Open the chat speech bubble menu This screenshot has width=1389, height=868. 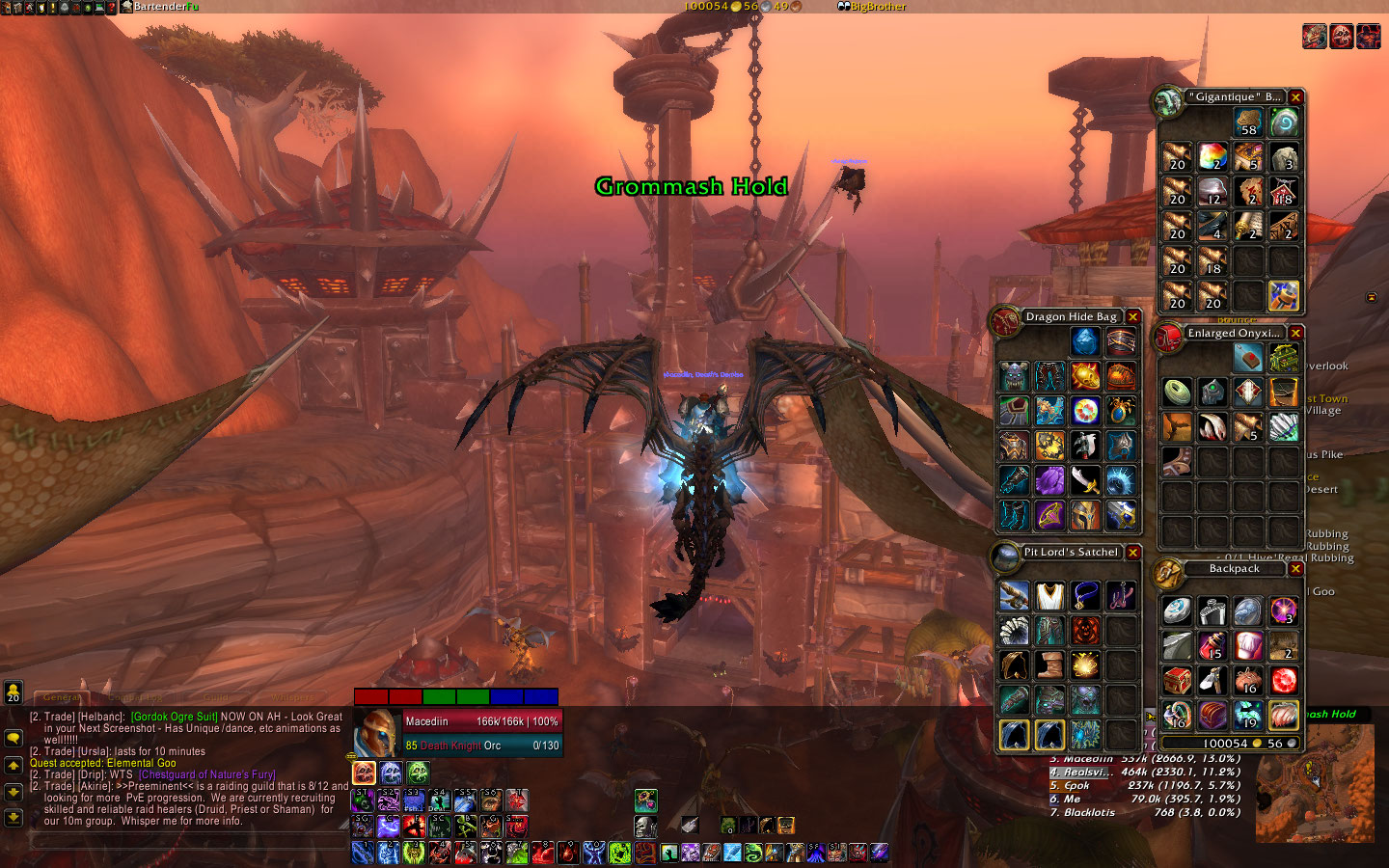click(x=14, y=738)
